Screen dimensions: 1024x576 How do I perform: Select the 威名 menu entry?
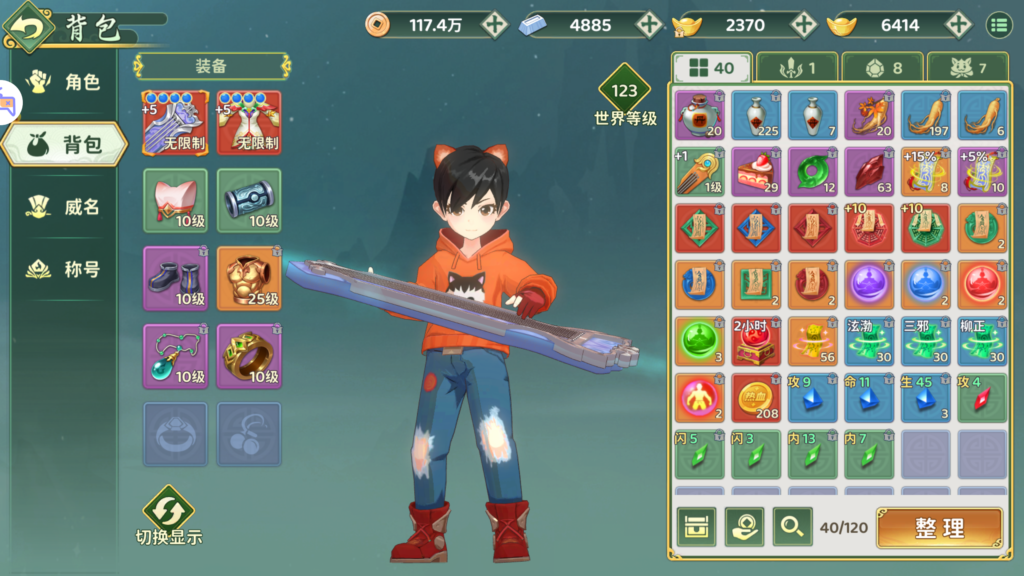[x=66, y=207]
